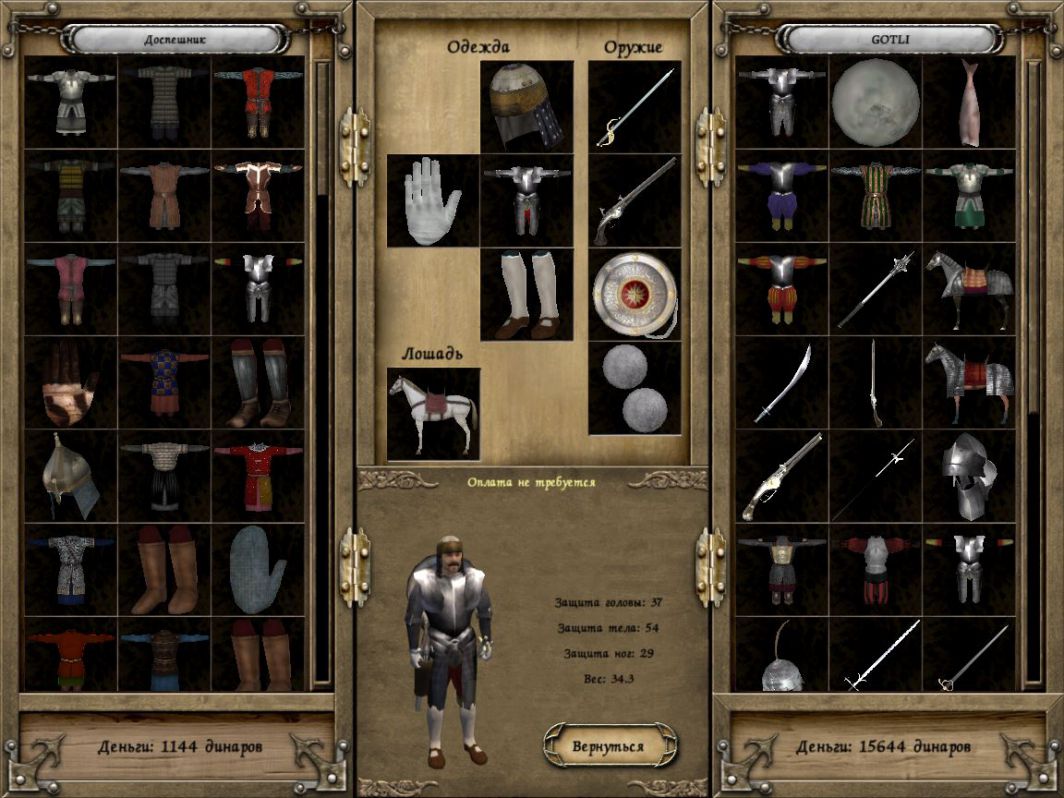Click the Вернуться (Return) button

(x=609, y=746)
